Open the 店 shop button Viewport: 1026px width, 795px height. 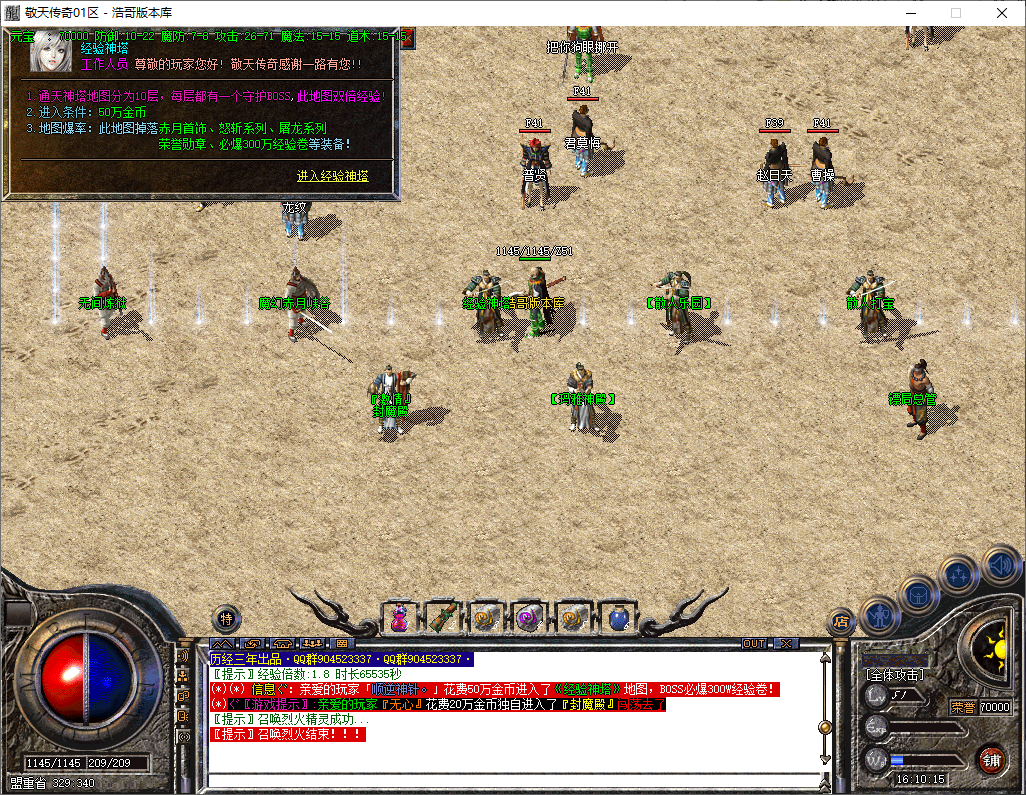coord(841,622)
